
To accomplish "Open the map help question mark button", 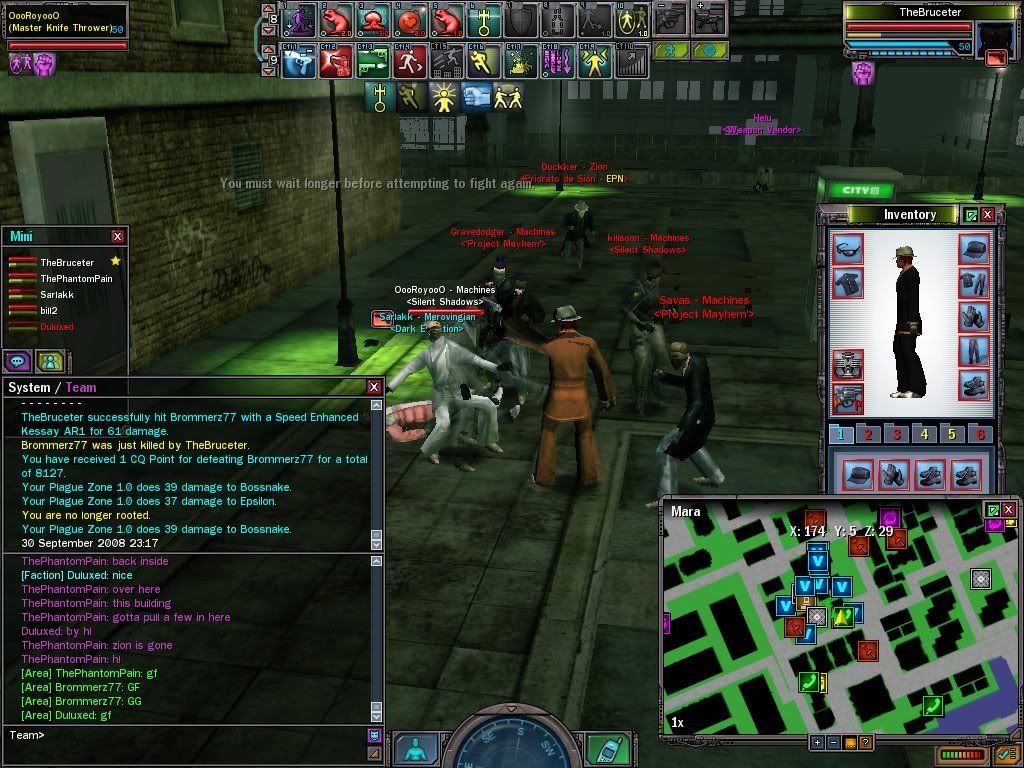I will [865, 742].
